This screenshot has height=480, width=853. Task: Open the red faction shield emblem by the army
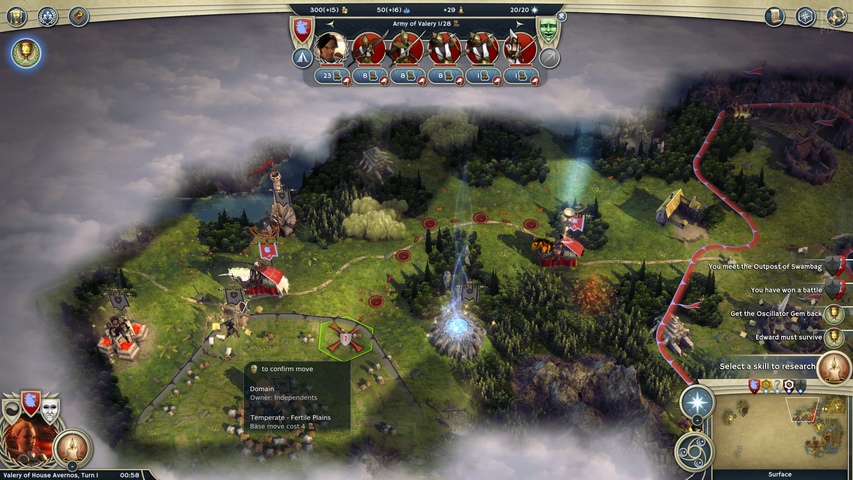[301, 29]
